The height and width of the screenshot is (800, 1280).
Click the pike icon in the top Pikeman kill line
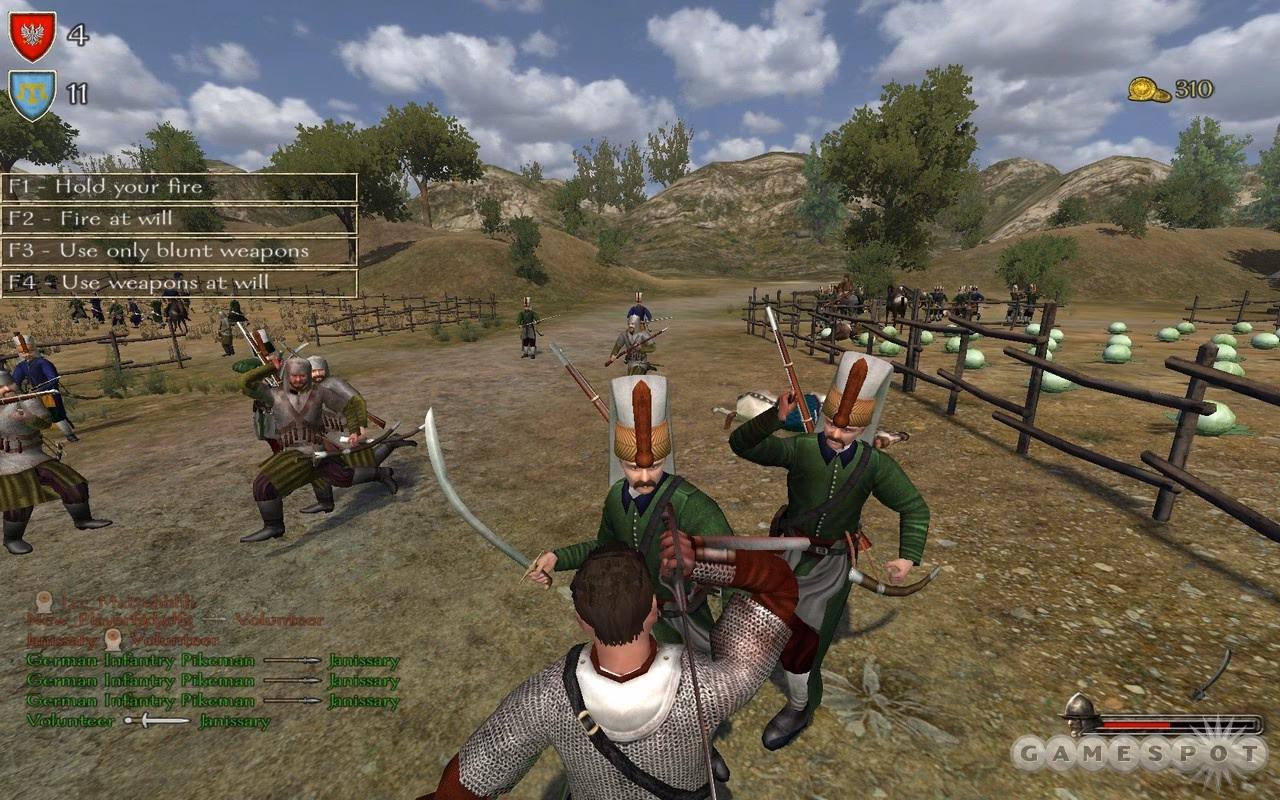(x=294, y=660)
